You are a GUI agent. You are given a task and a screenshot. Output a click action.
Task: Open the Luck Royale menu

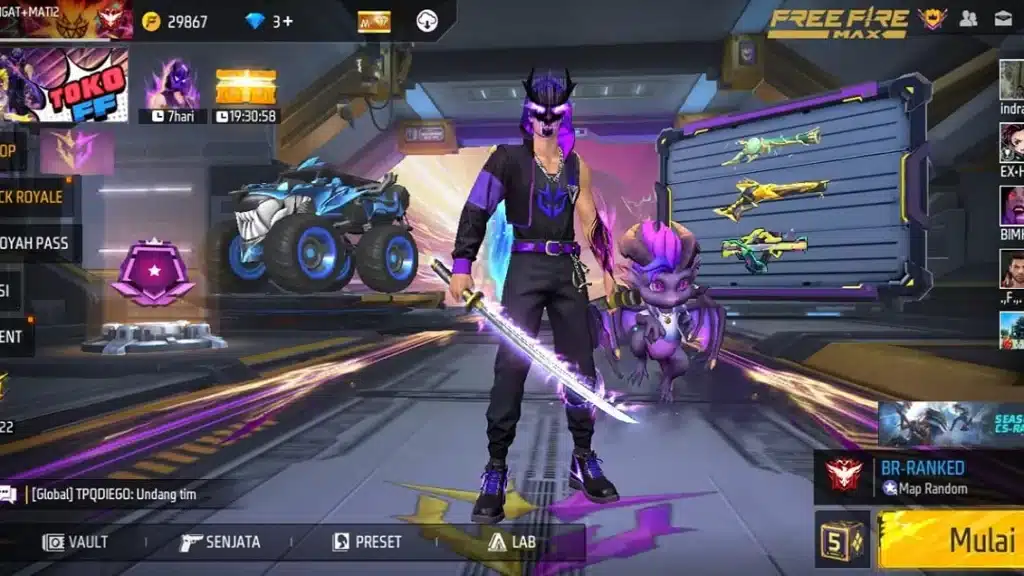click(32, 197)
